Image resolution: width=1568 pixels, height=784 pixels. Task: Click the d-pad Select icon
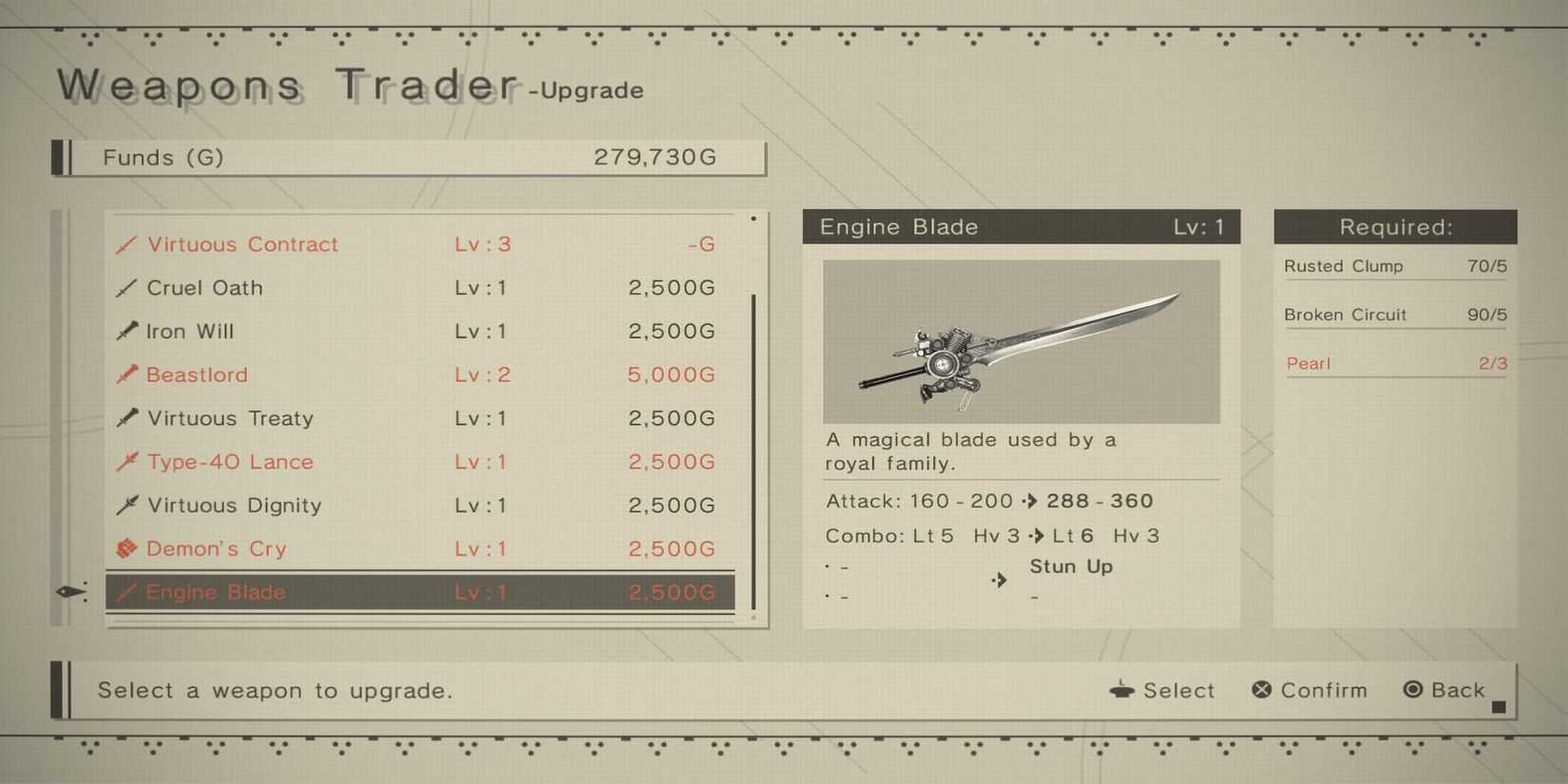[x=1123, y=691]
